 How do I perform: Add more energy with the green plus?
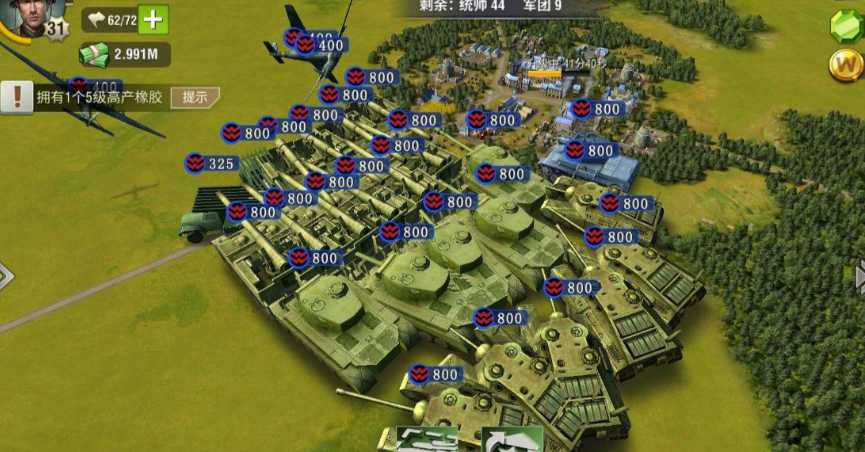pyautogui.click(x=153, y=19)
